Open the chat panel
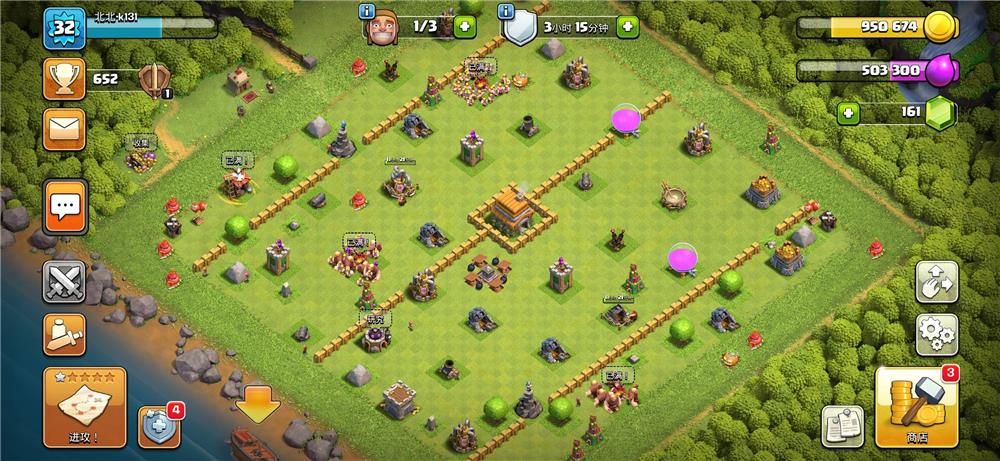1000x461 pixels. [65, 207]
